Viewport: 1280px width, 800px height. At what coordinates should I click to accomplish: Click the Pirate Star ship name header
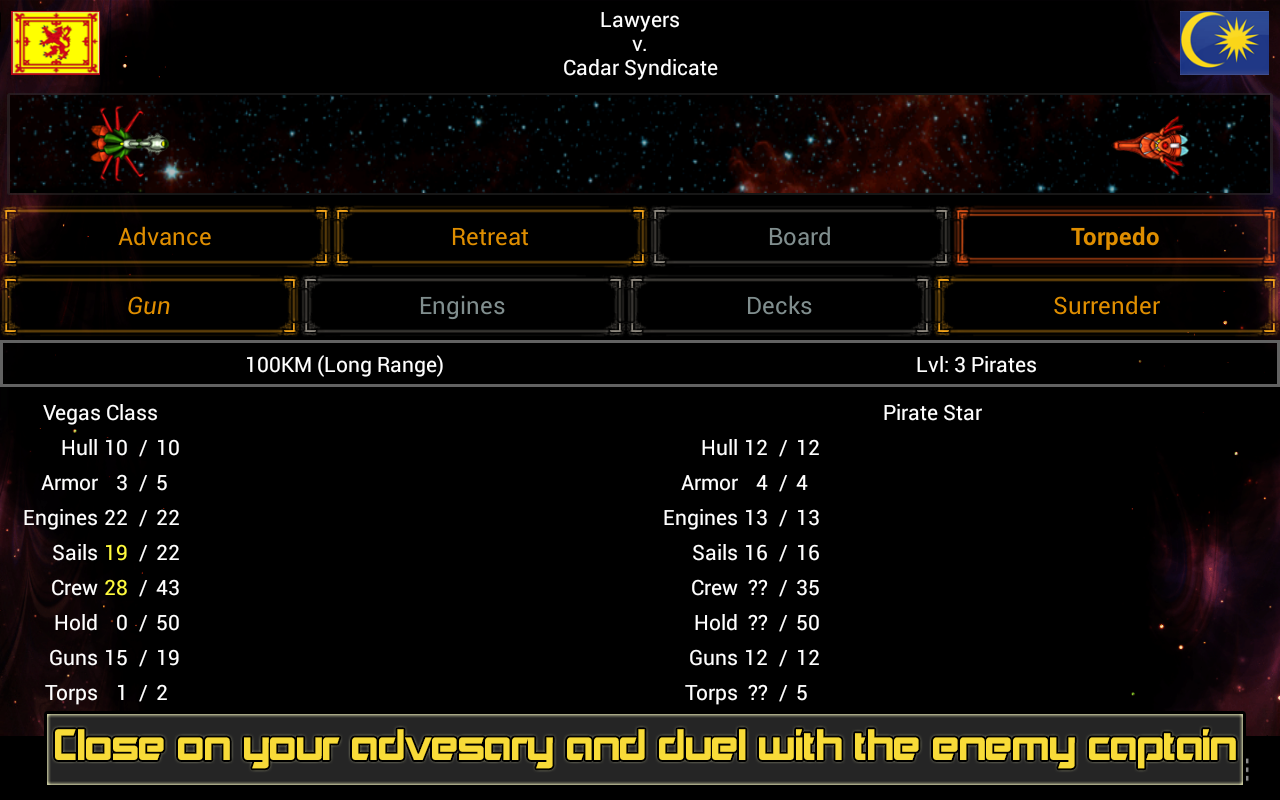pyautogui.click(x=932, y=412)
